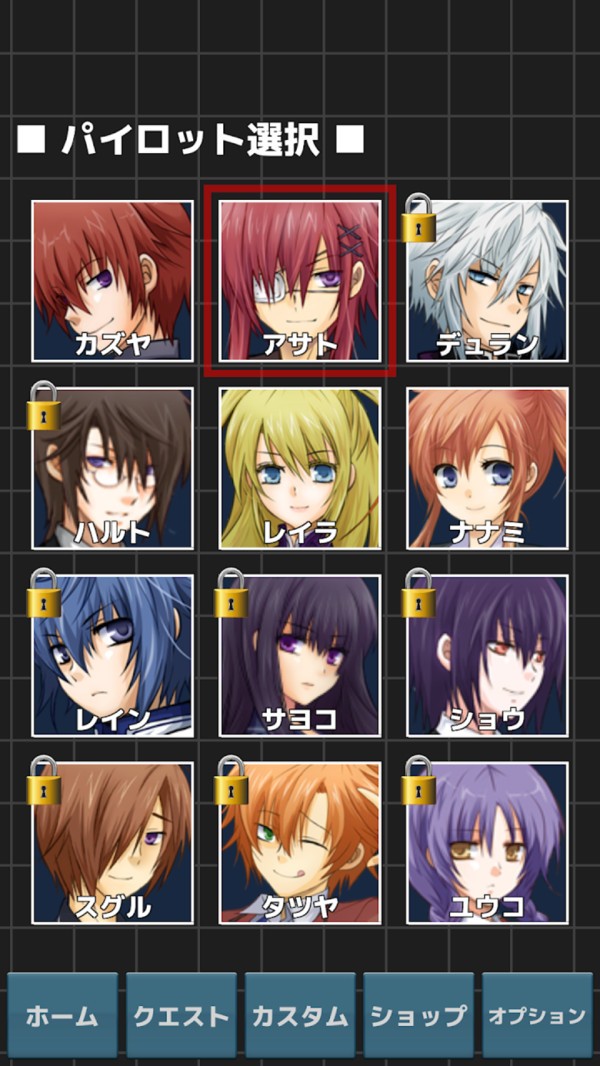Pick the locked pilot デュラン
This screenshot has height=1066, width=600.
point(487,281)
